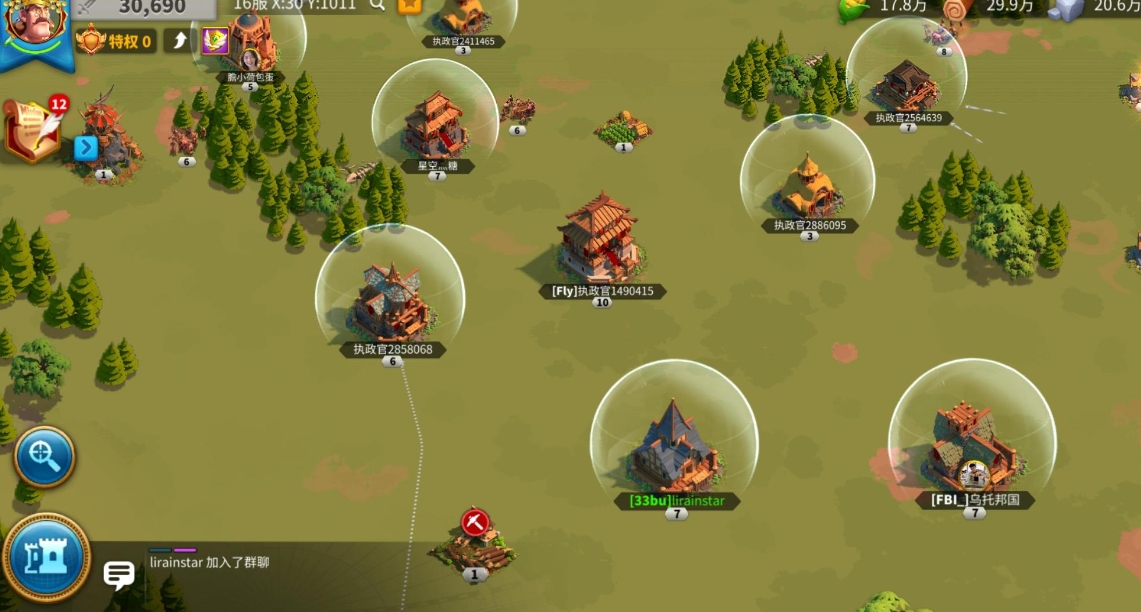Select the [Fly]执政官1490415 city
This screenshot has height=612, width=1141.
tap(600, 240)
